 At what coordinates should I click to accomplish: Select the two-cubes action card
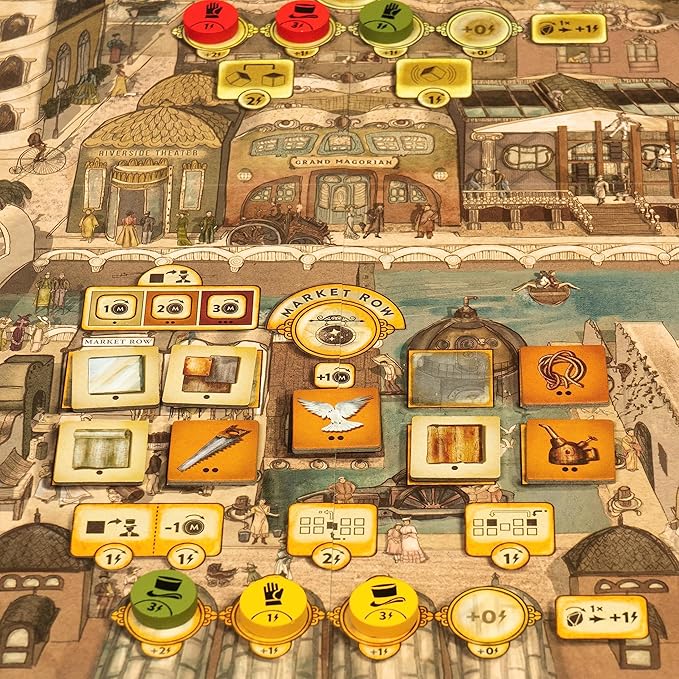[x=254, y=76]
